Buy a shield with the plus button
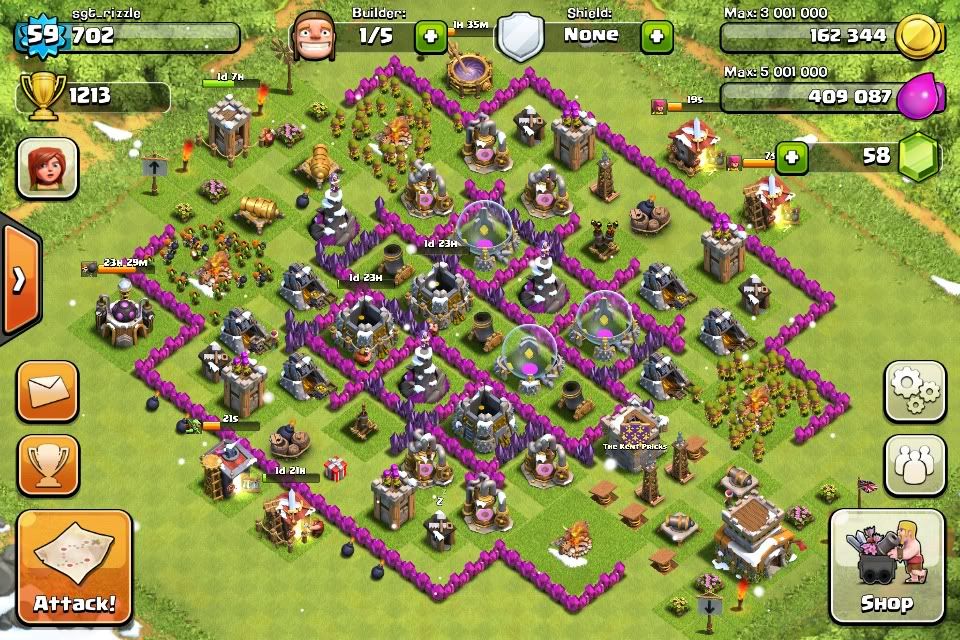The width and height of the screenshot is (960, 640). pos(656,37)
